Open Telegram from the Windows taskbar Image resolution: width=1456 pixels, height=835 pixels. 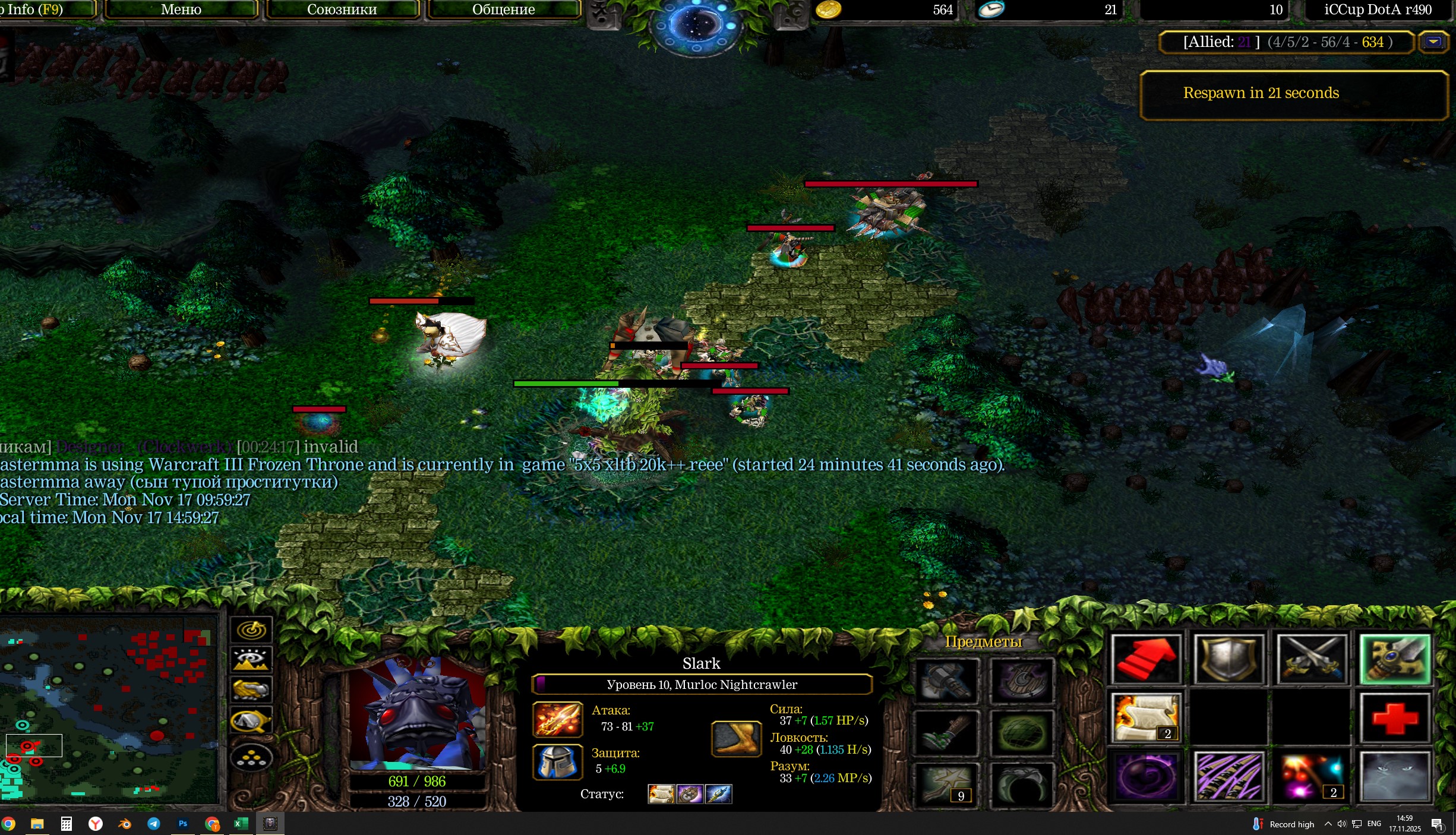(153, 824)
